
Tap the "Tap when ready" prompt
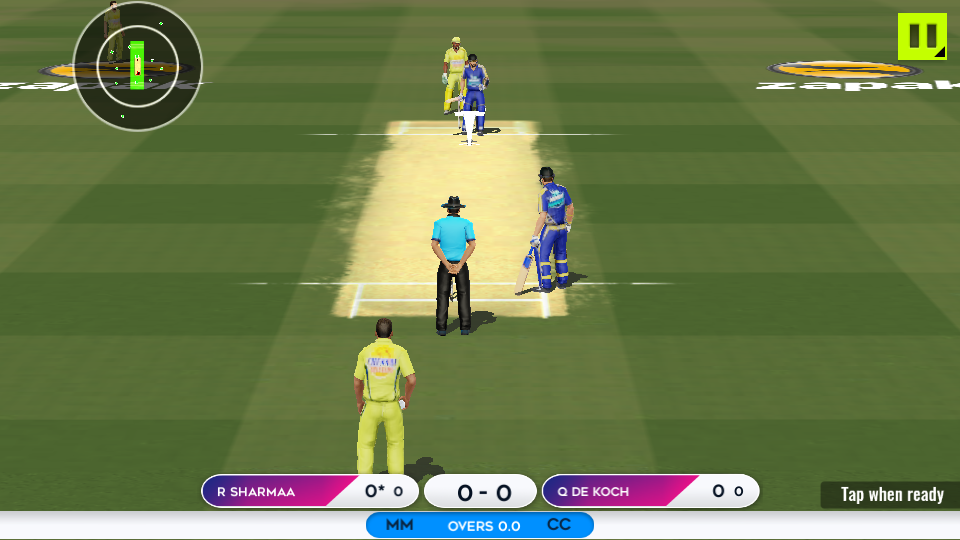(x=891, y=494)
